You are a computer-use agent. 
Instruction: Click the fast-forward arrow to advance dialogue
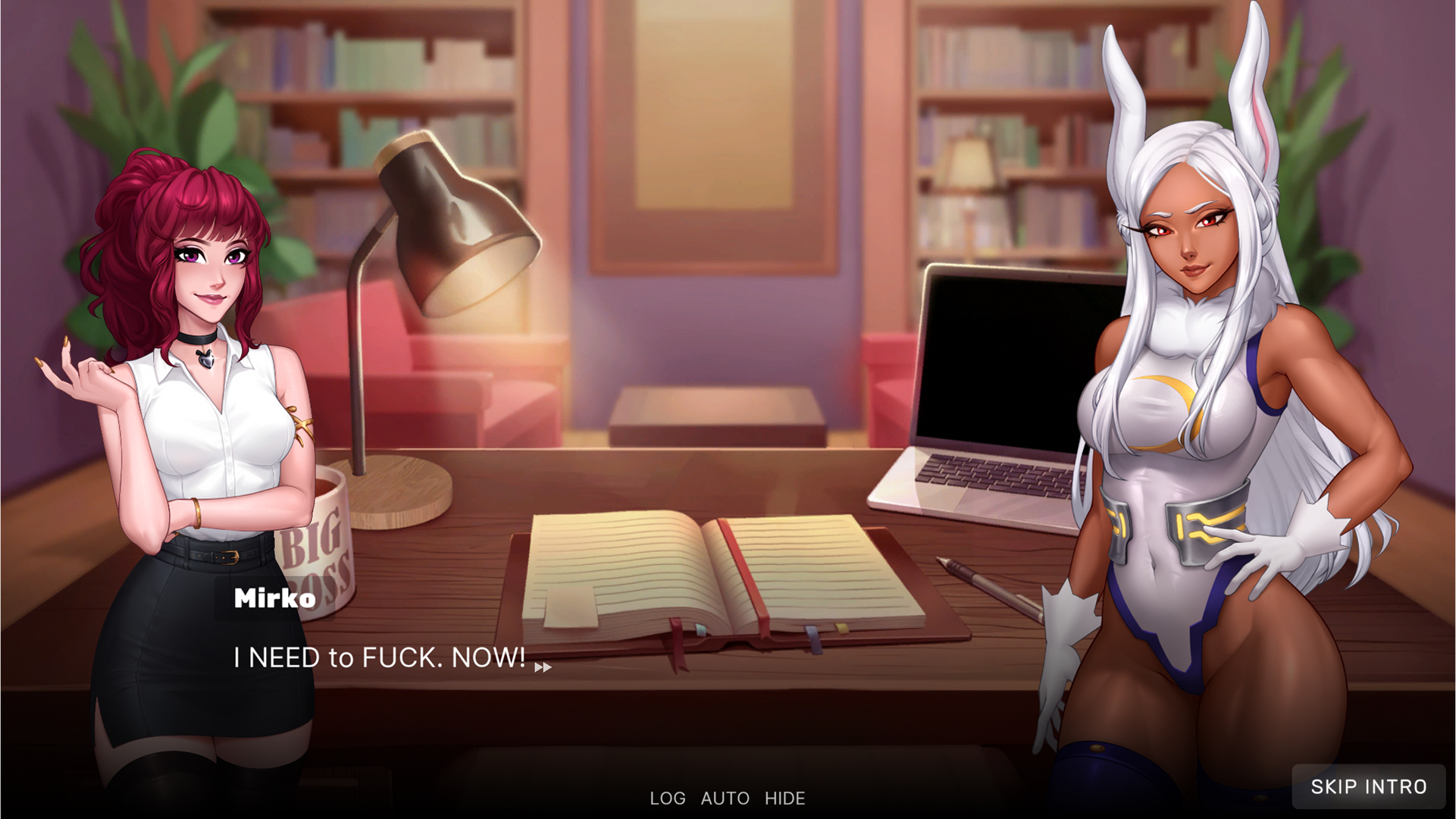pyautogui.click(x=543, y=668)
